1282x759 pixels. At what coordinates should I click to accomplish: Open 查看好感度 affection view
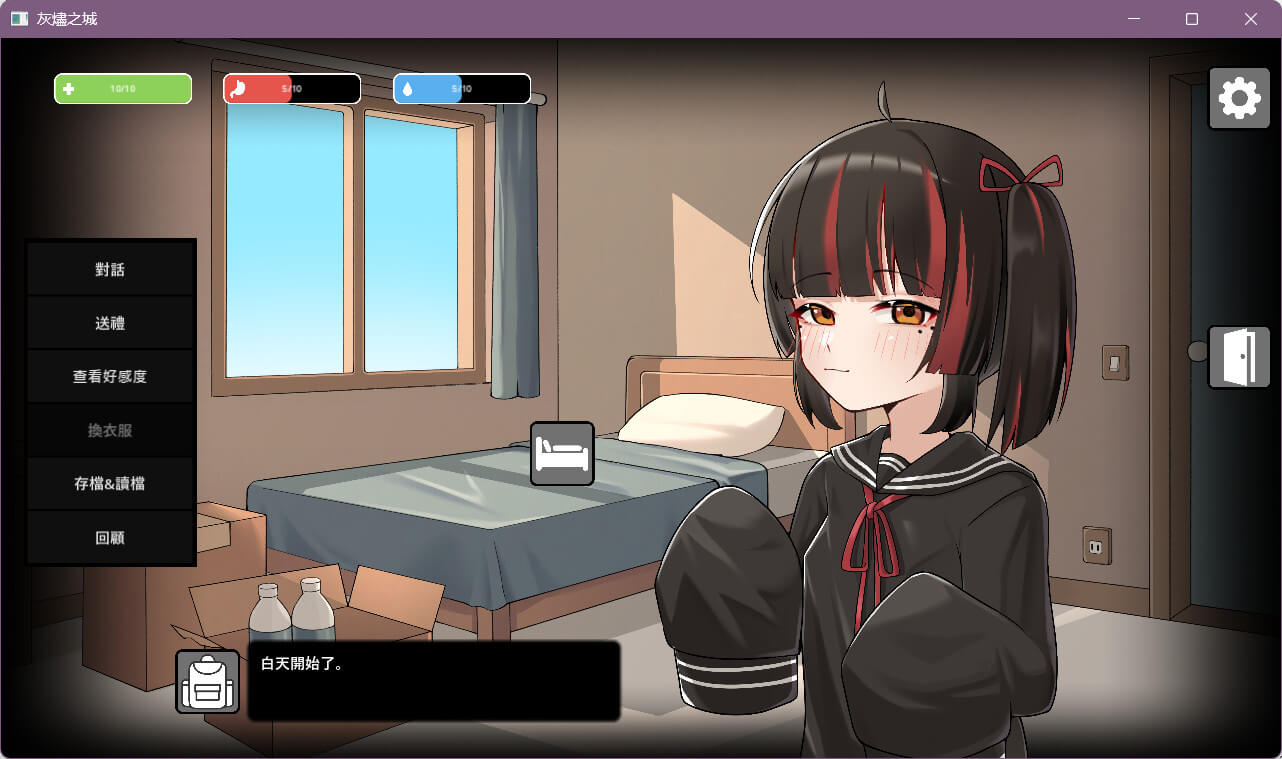coord(110,377)
